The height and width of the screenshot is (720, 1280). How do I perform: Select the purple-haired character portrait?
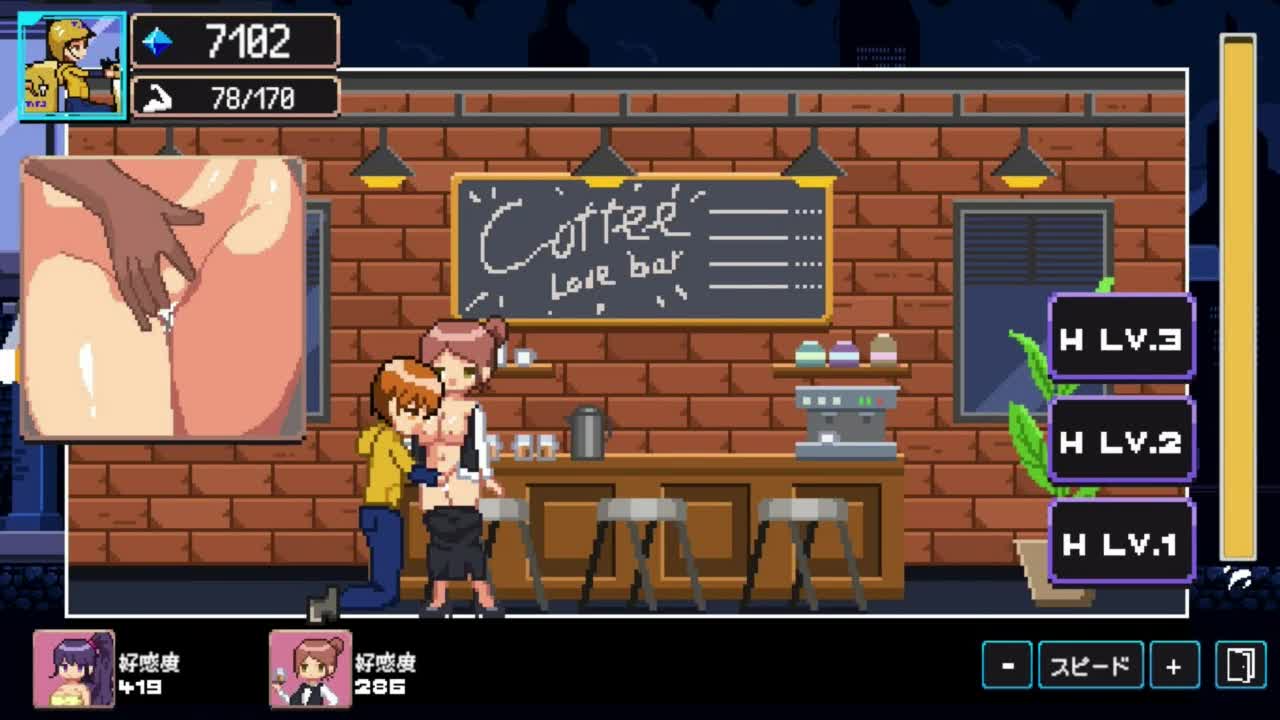[x=74, y=669]
